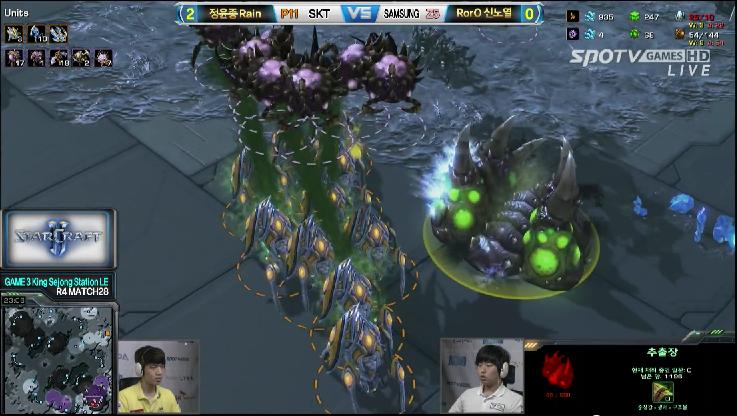Select the Zerg unit icon with count 7
The height and width of the screenshot is (416, 737).
103,58
